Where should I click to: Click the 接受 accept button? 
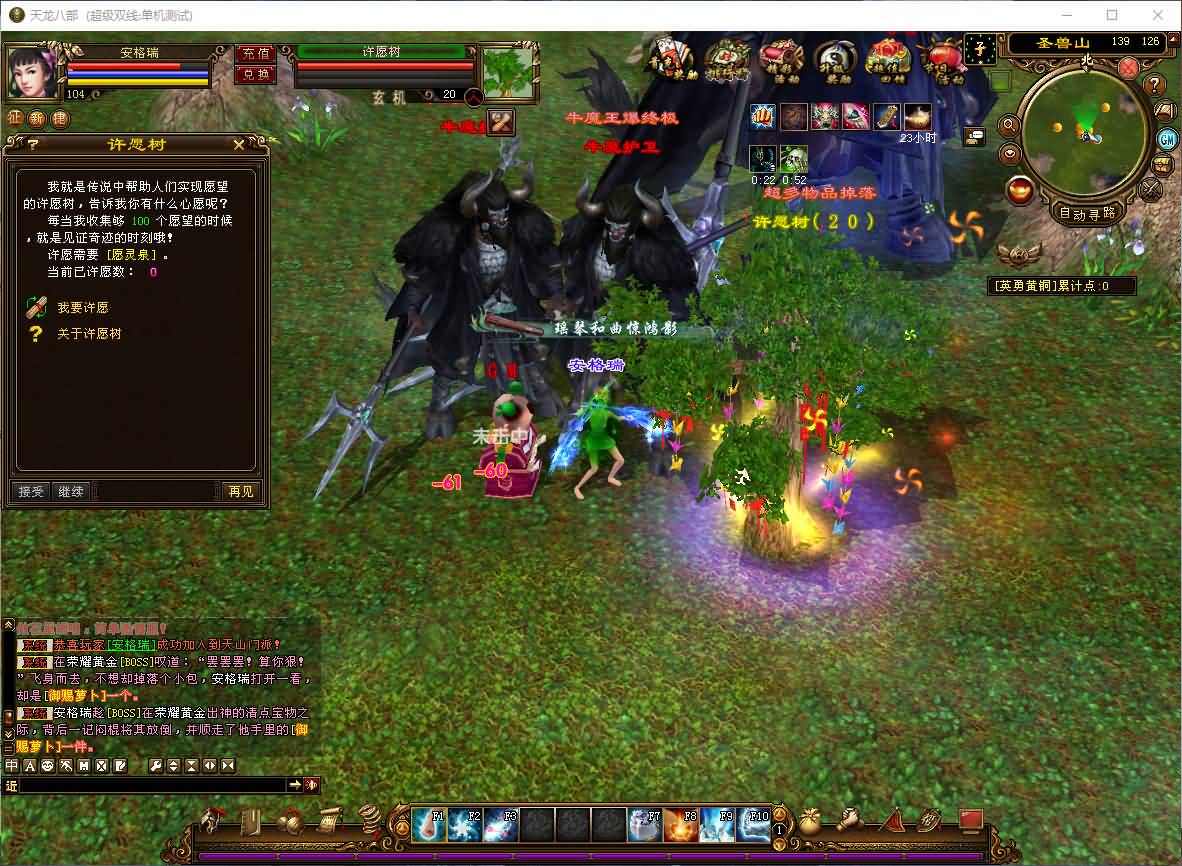click(31, 491)
